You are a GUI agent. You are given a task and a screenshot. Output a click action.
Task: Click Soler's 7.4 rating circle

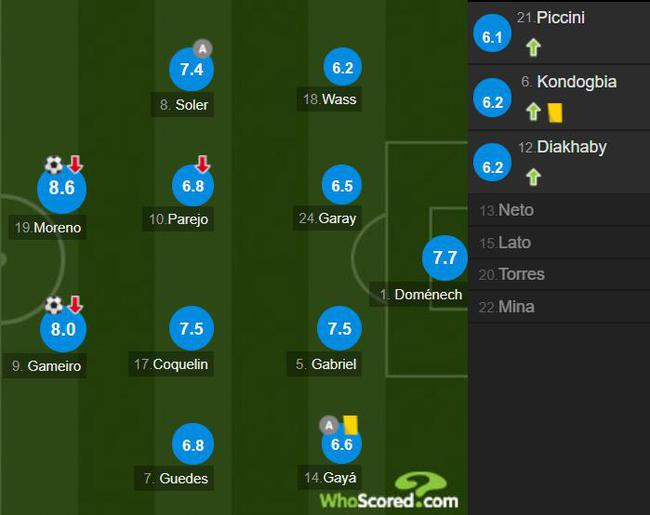(x=192, y=69)
